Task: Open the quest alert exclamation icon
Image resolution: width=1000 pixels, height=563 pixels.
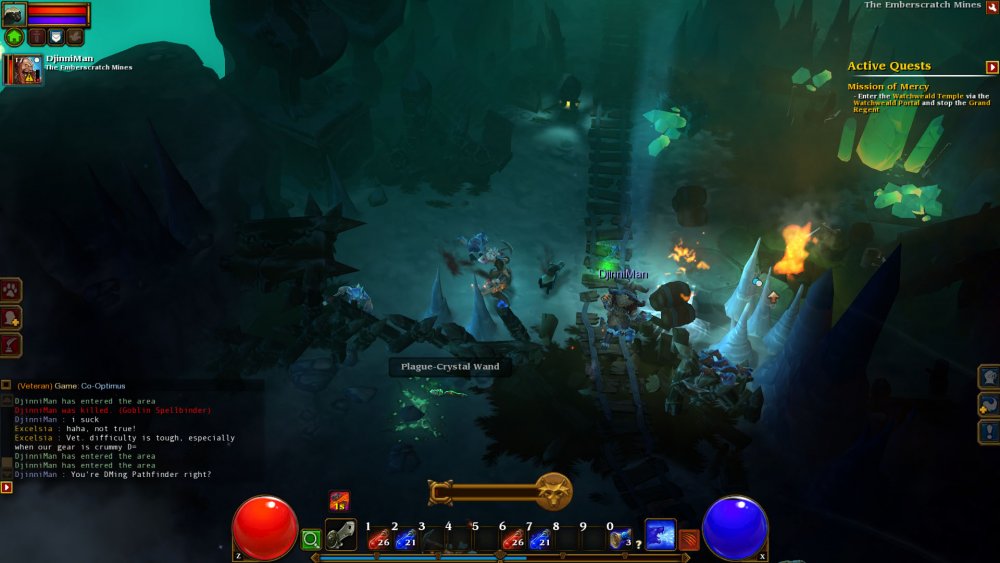Action: point(988,432)
